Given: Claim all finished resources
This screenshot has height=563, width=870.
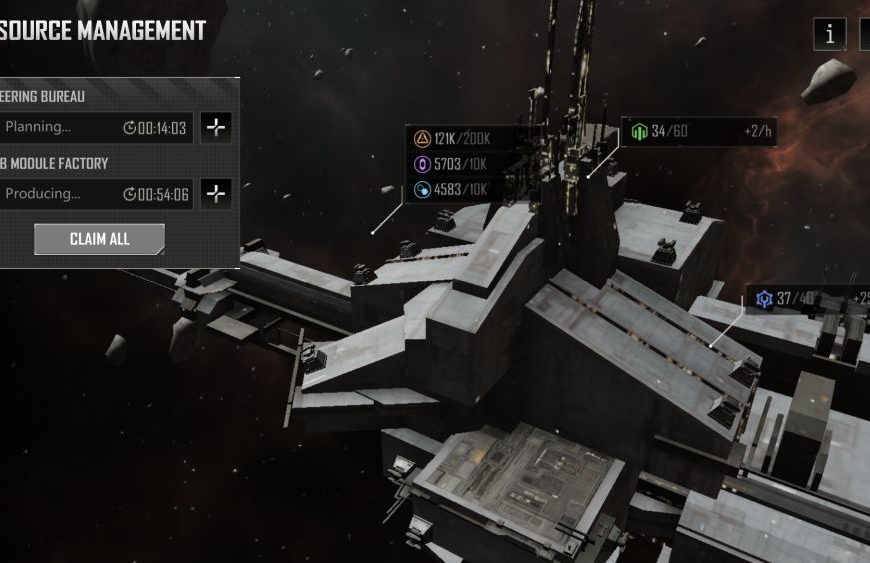Looking at the screenshot, I should [99, 239].
